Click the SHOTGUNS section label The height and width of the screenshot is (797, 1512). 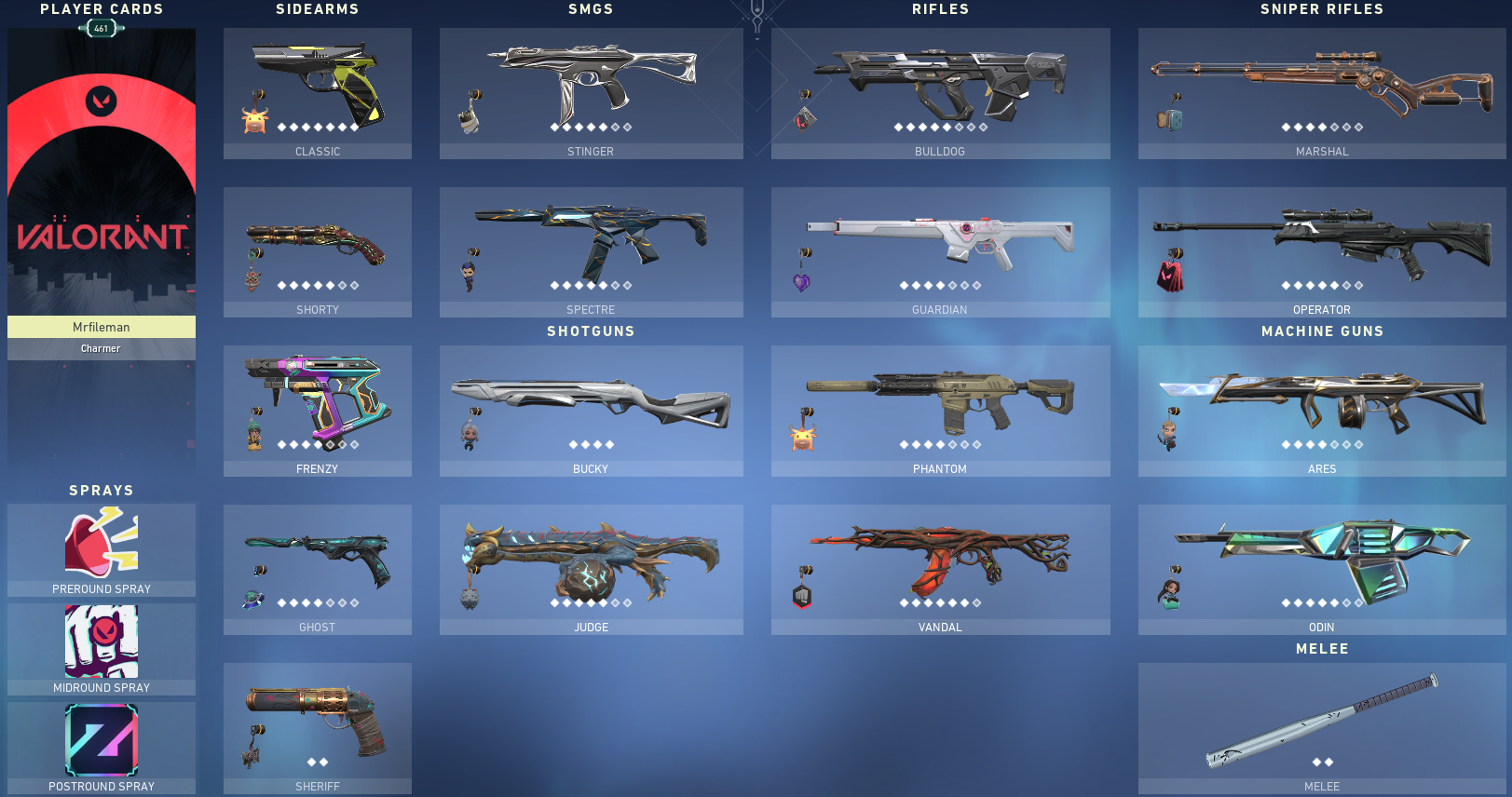pos(591,331)
